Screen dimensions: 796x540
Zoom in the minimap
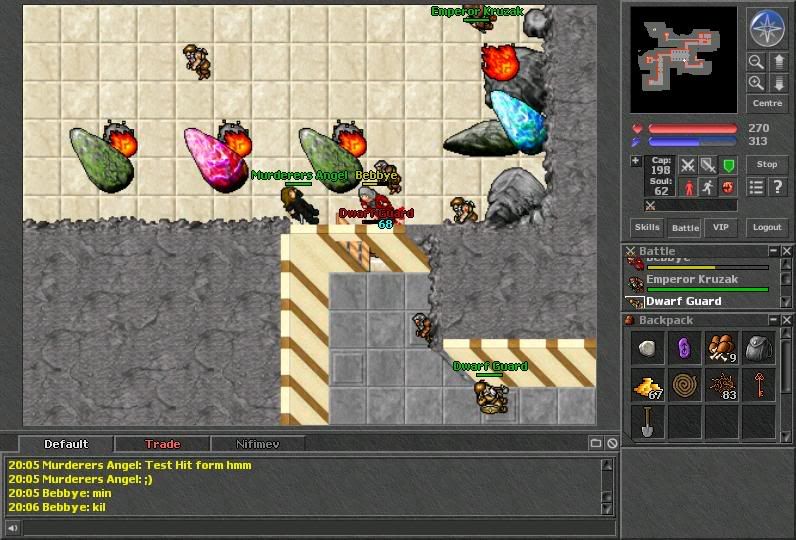click(x=757, y=83)
